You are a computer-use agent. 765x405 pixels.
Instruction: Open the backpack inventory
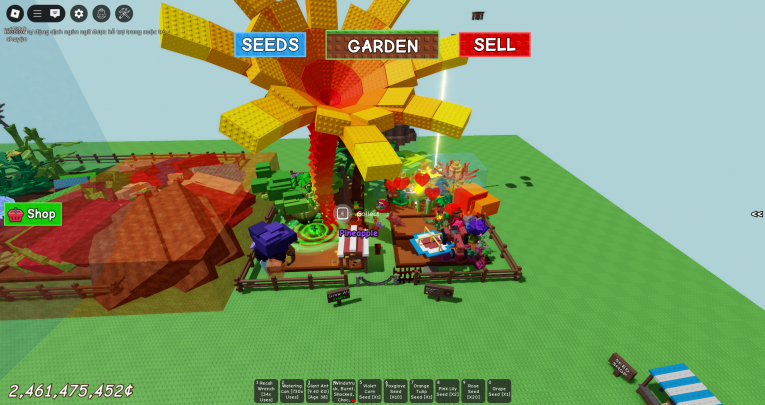[x=101, y=14]
